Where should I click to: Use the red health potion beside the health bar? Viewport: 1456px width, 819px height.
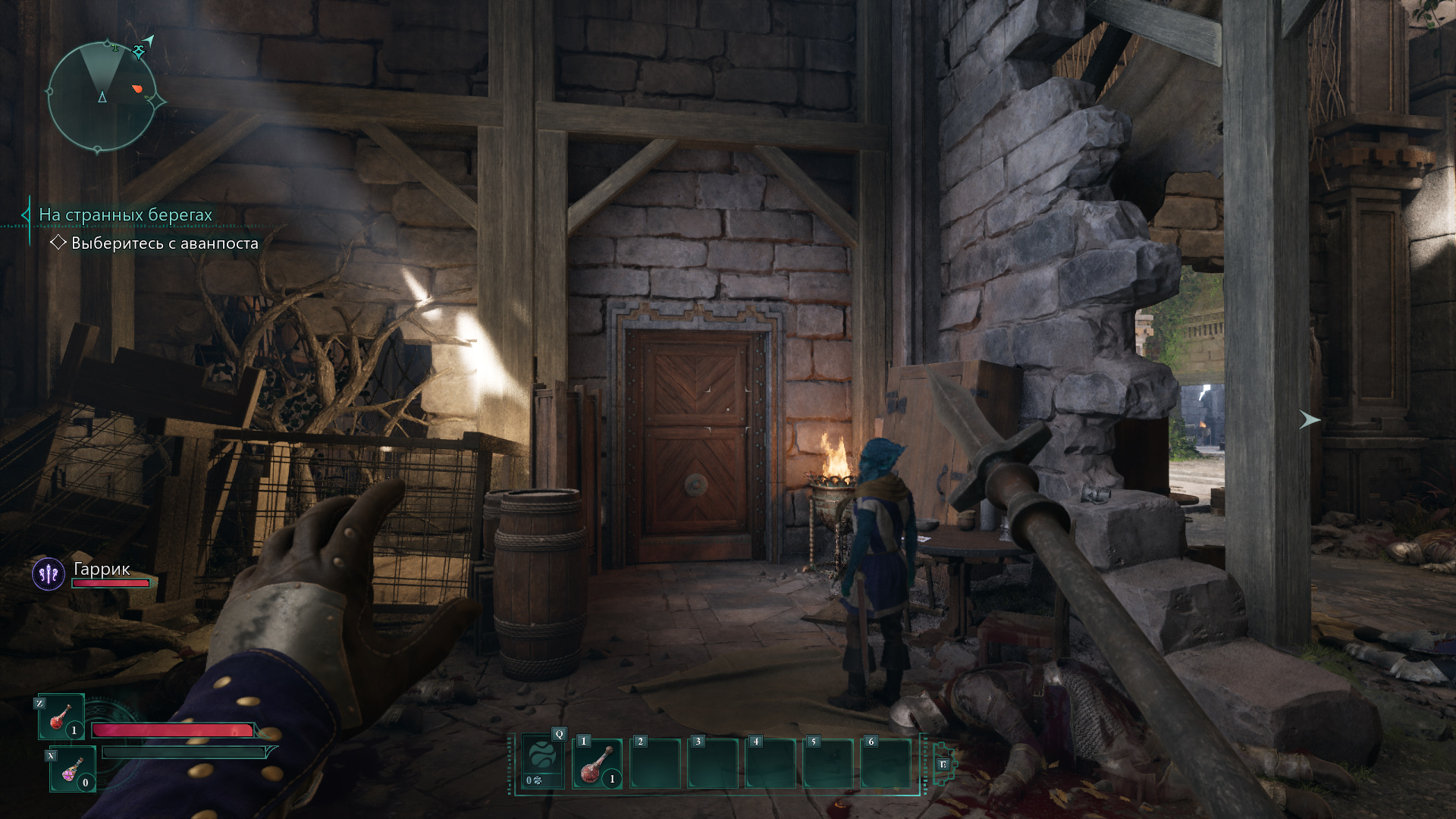(61, 717)
